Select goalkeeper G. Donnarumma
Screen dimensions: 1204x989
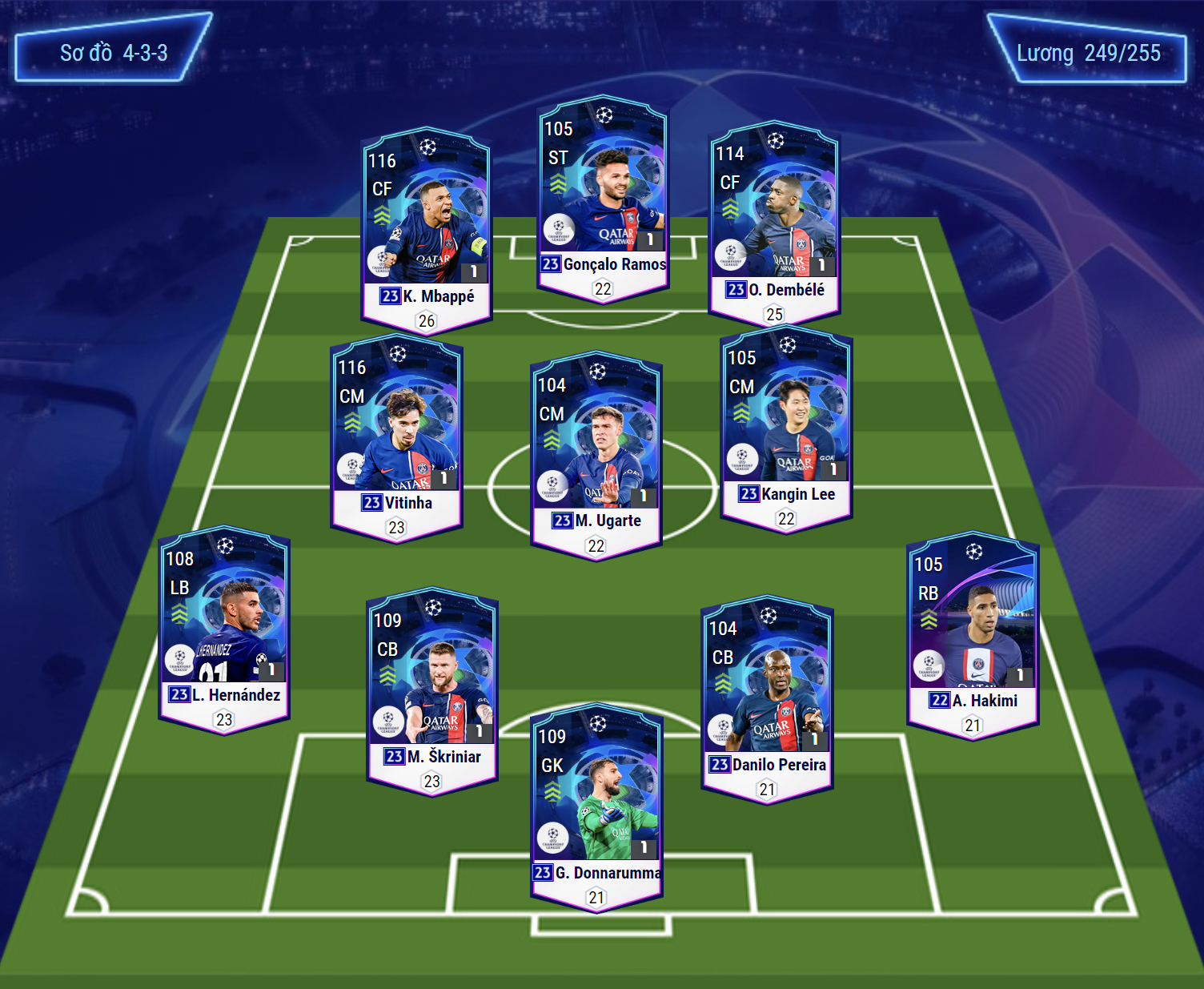[597, 806]
